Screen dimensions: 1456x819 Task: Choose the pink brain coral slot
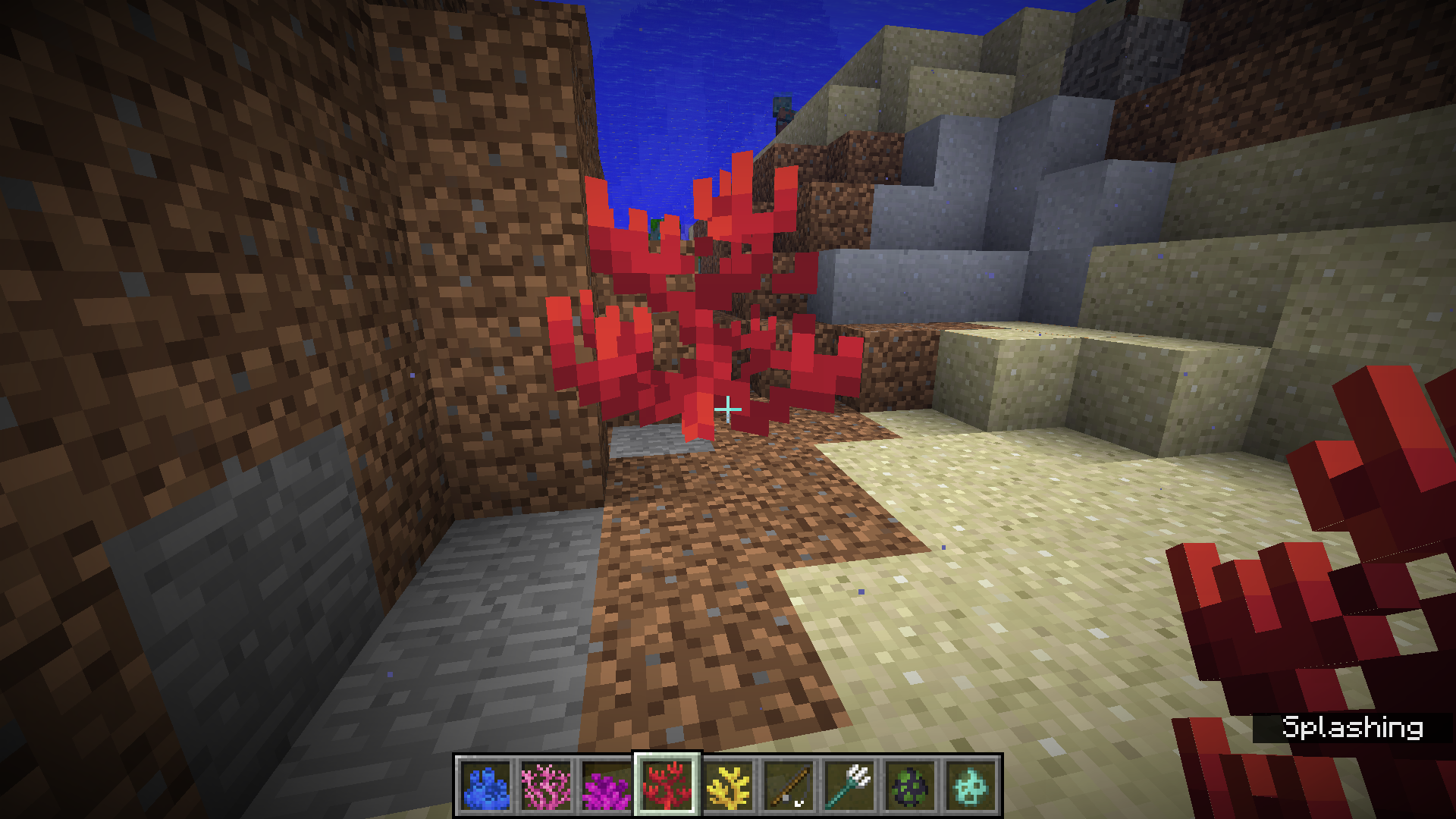[x=546, y=786]
